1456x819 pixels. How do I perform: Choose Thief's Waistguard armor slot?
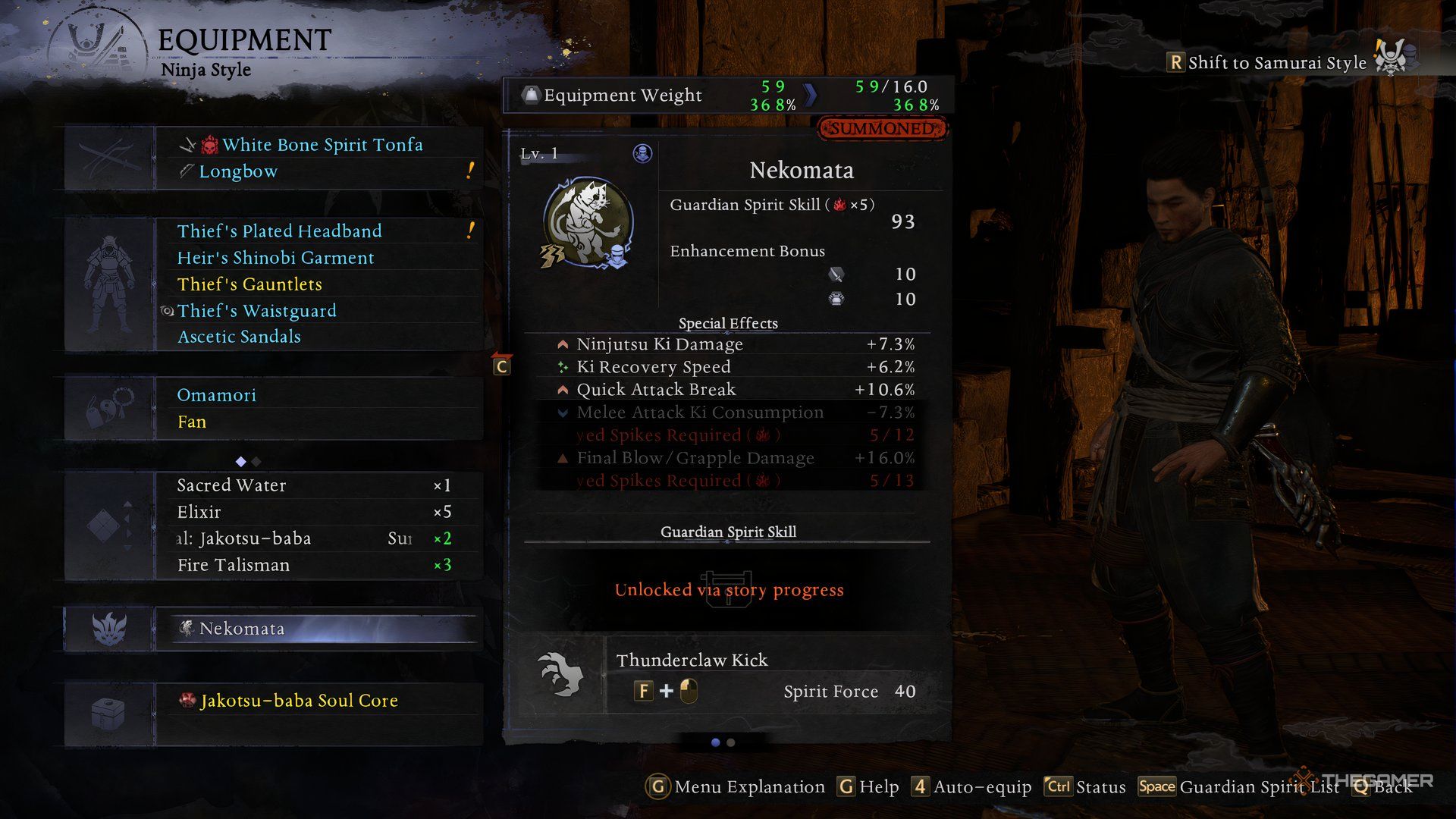point(256,311)
